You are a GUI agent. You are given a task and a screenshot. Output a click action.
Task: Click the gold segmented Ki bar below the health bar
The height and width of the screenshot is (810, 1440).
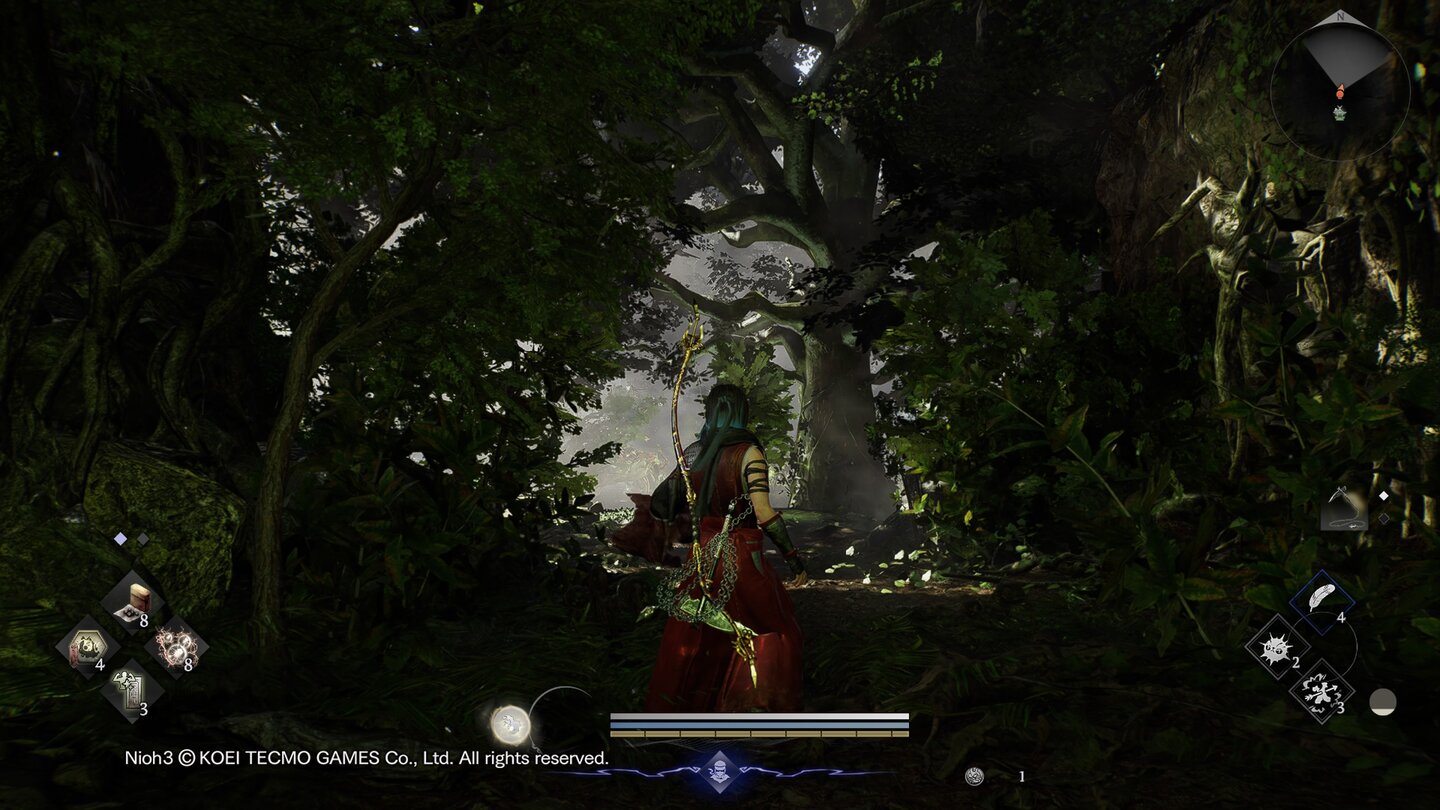tap(760, 731)
